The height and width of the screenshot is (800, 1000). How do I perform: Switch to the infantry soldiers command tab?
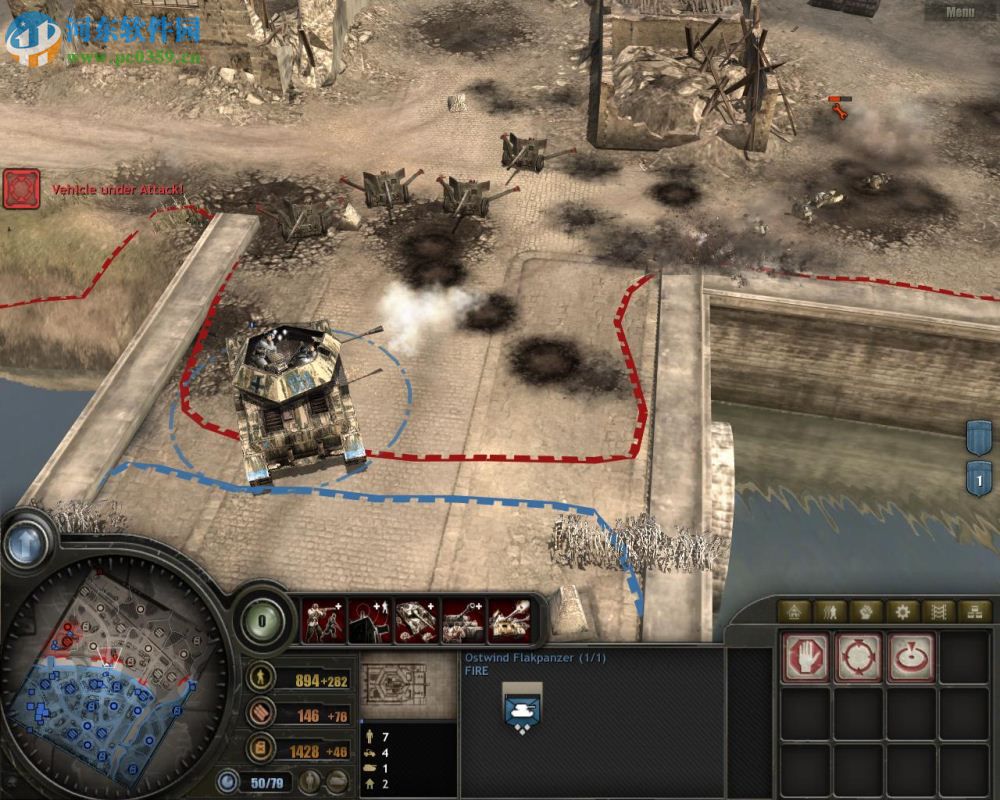(x=831, y=612)
